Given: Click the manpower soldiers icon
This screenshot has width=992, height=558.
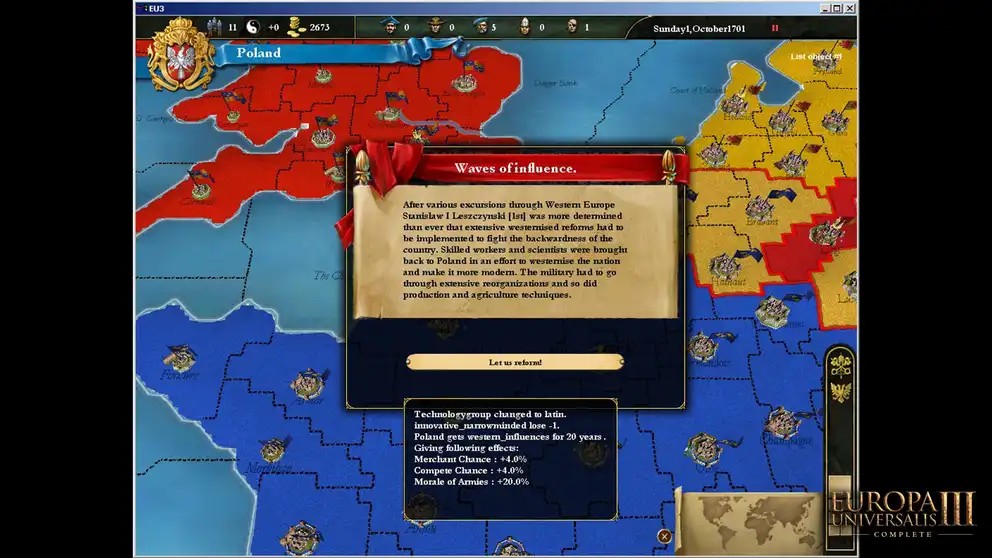Looking at the screenshot, I should coord(212,27).
